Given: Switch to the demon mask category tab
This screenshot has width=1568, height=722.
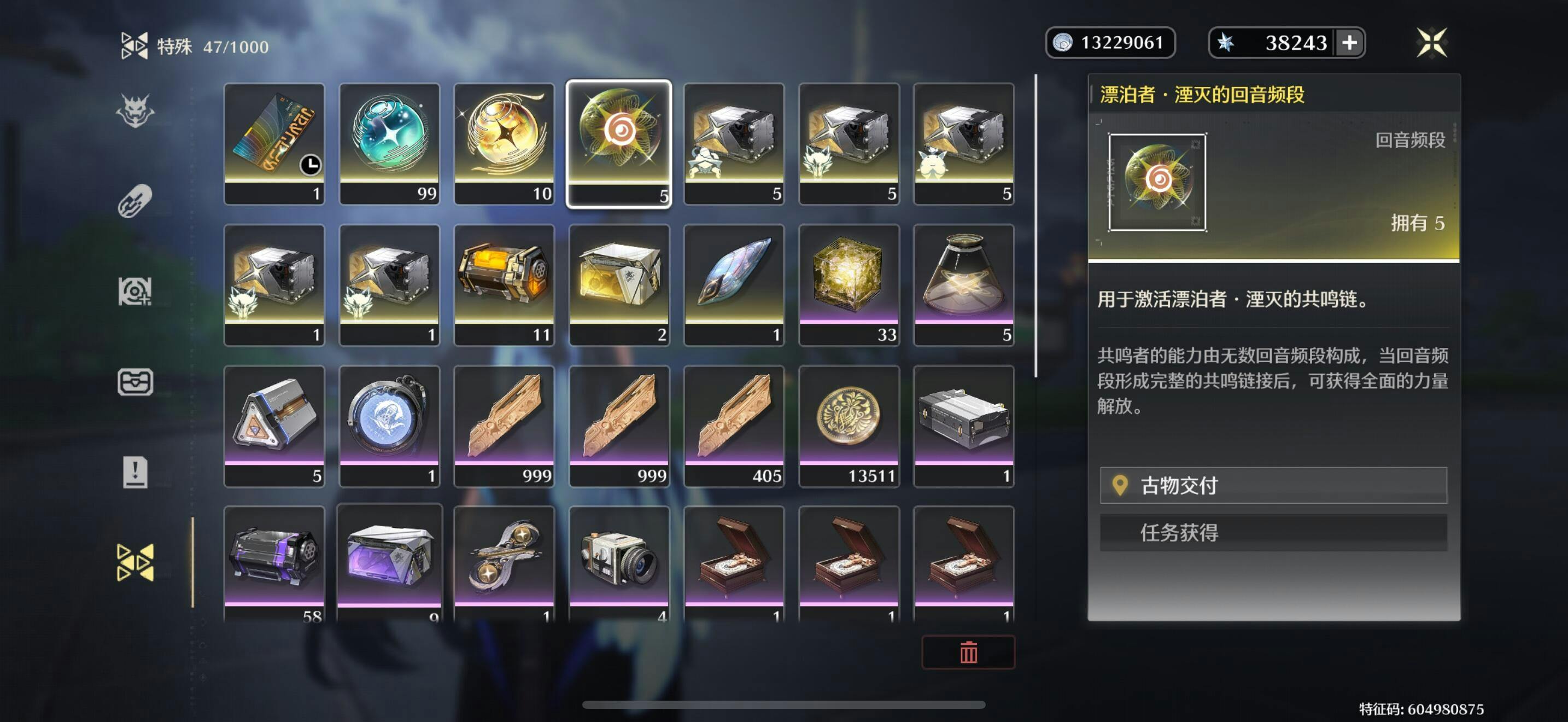Looking at the screenshot, I should pyautogui.click(x=134, y=110).
